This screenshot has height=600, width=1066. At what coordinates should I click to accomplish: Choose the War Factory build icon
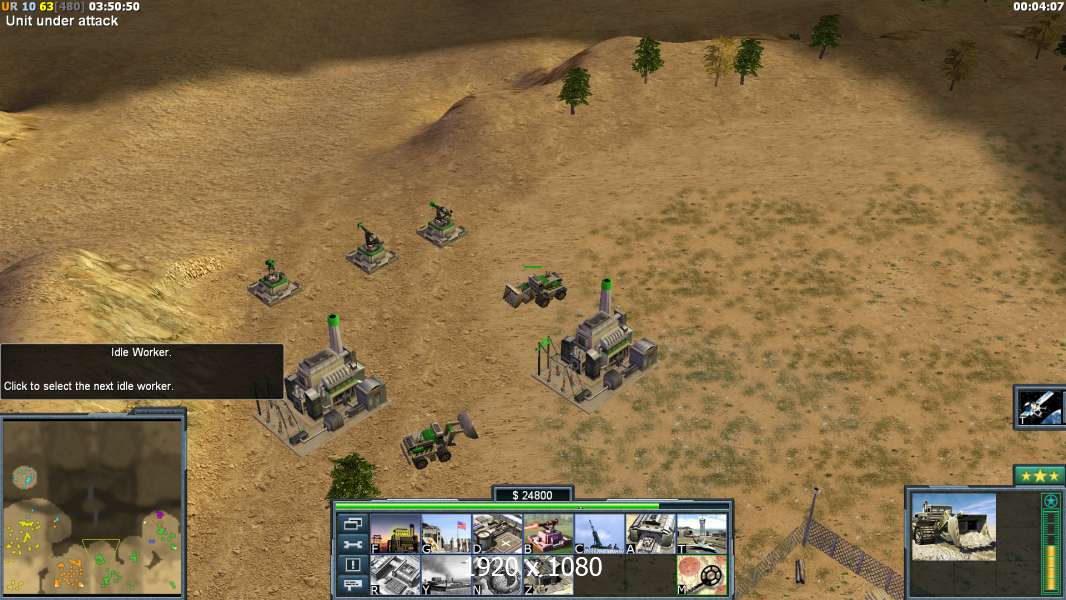pyautogui.click(x=651, y=534)
